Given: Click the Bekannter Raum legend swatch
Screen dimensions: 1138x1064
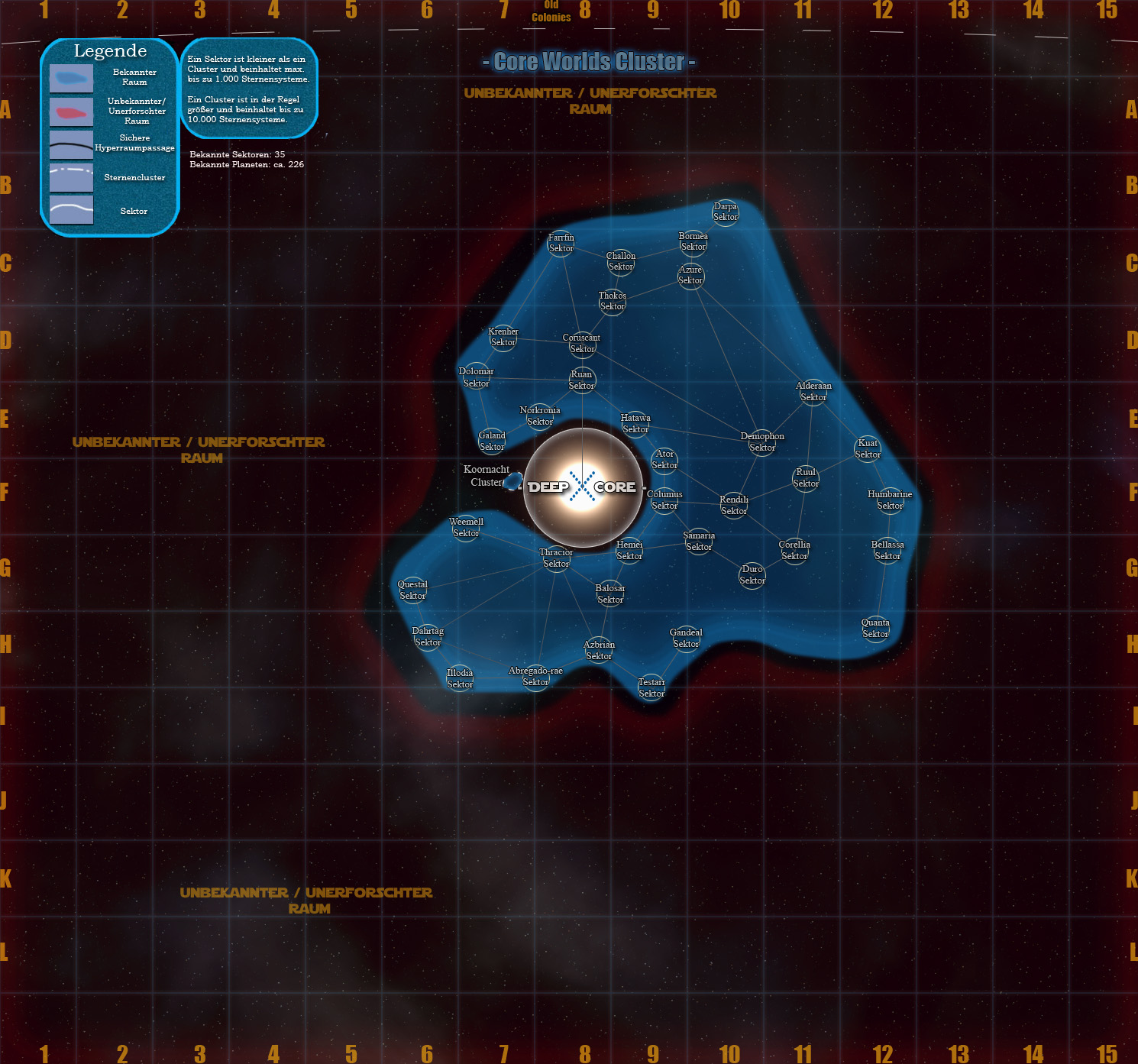Looking at the screenshot, I should tap(71, 78).
